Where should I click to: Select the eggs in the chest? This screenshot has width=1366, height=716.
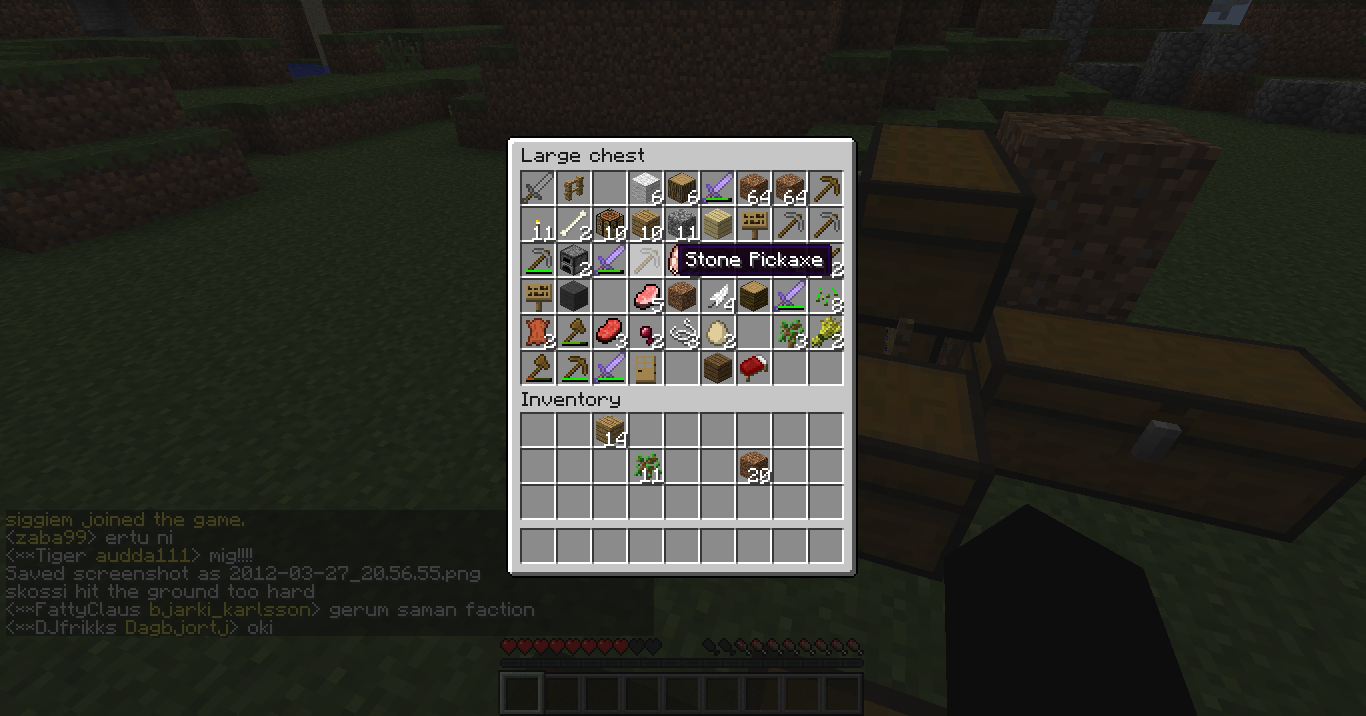(x=717, y=333)
